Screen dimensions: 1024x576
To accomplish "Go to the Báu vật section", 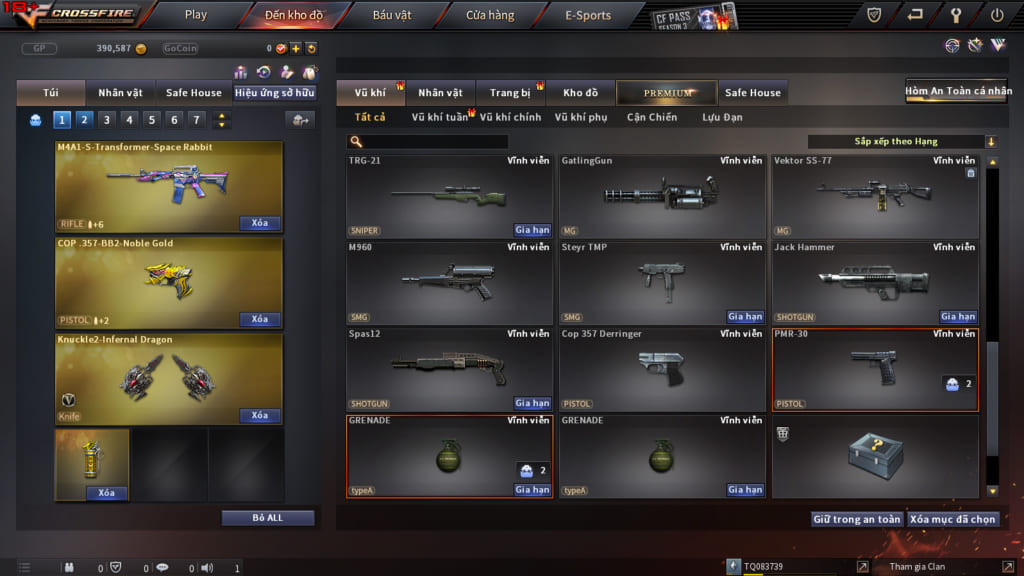I will point(392,15).
